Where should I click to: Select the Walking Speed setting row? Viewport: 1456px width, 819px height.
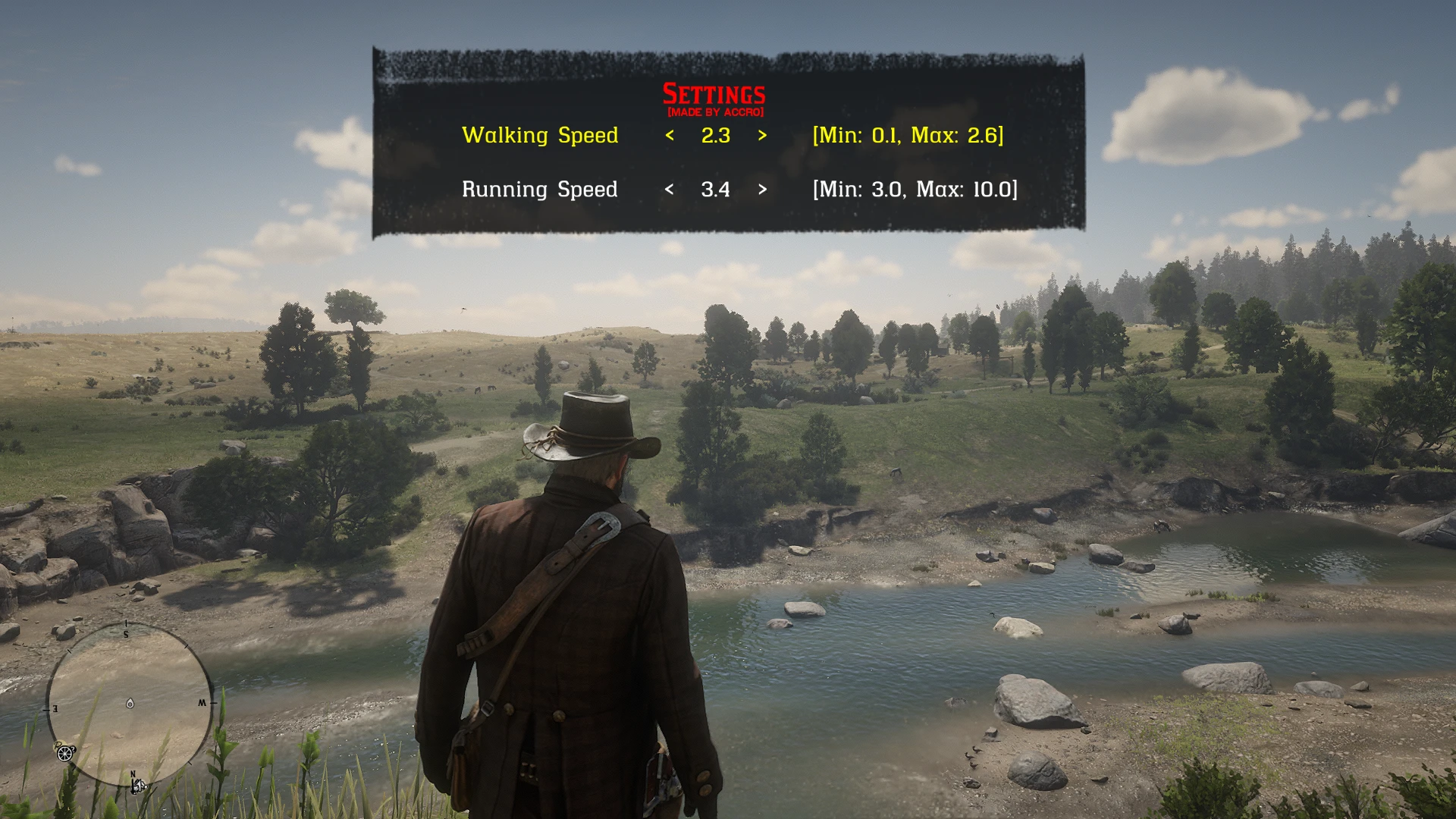[x=540, y=136]
